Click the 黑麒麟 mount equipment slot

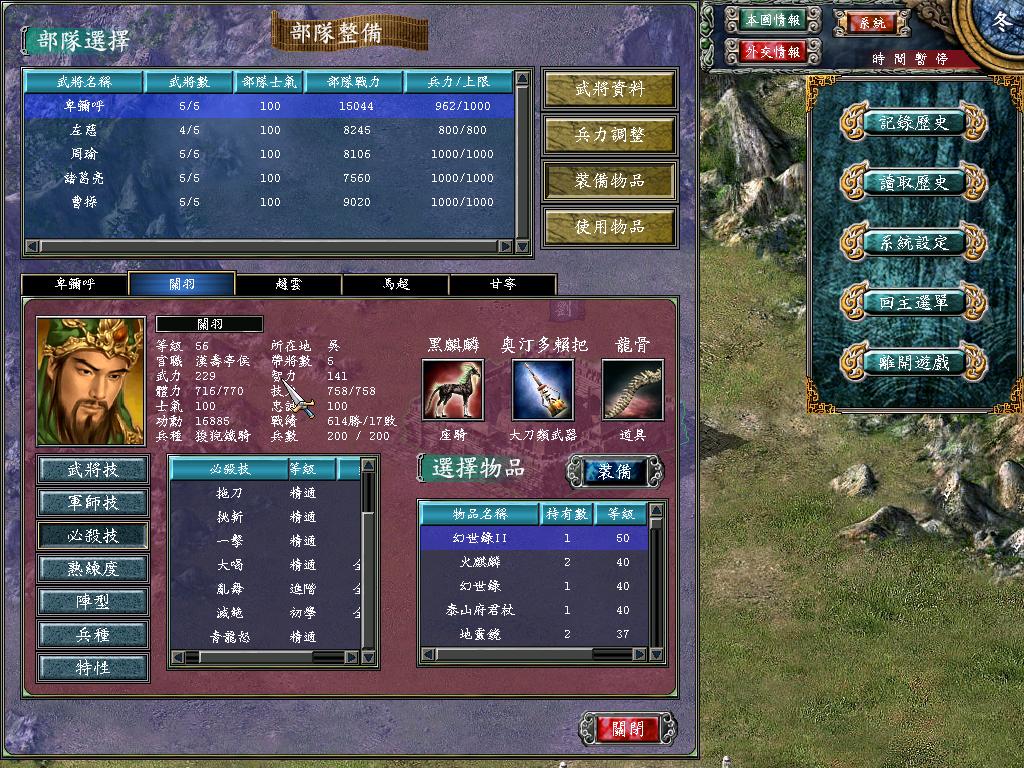[x=452, y=390]
